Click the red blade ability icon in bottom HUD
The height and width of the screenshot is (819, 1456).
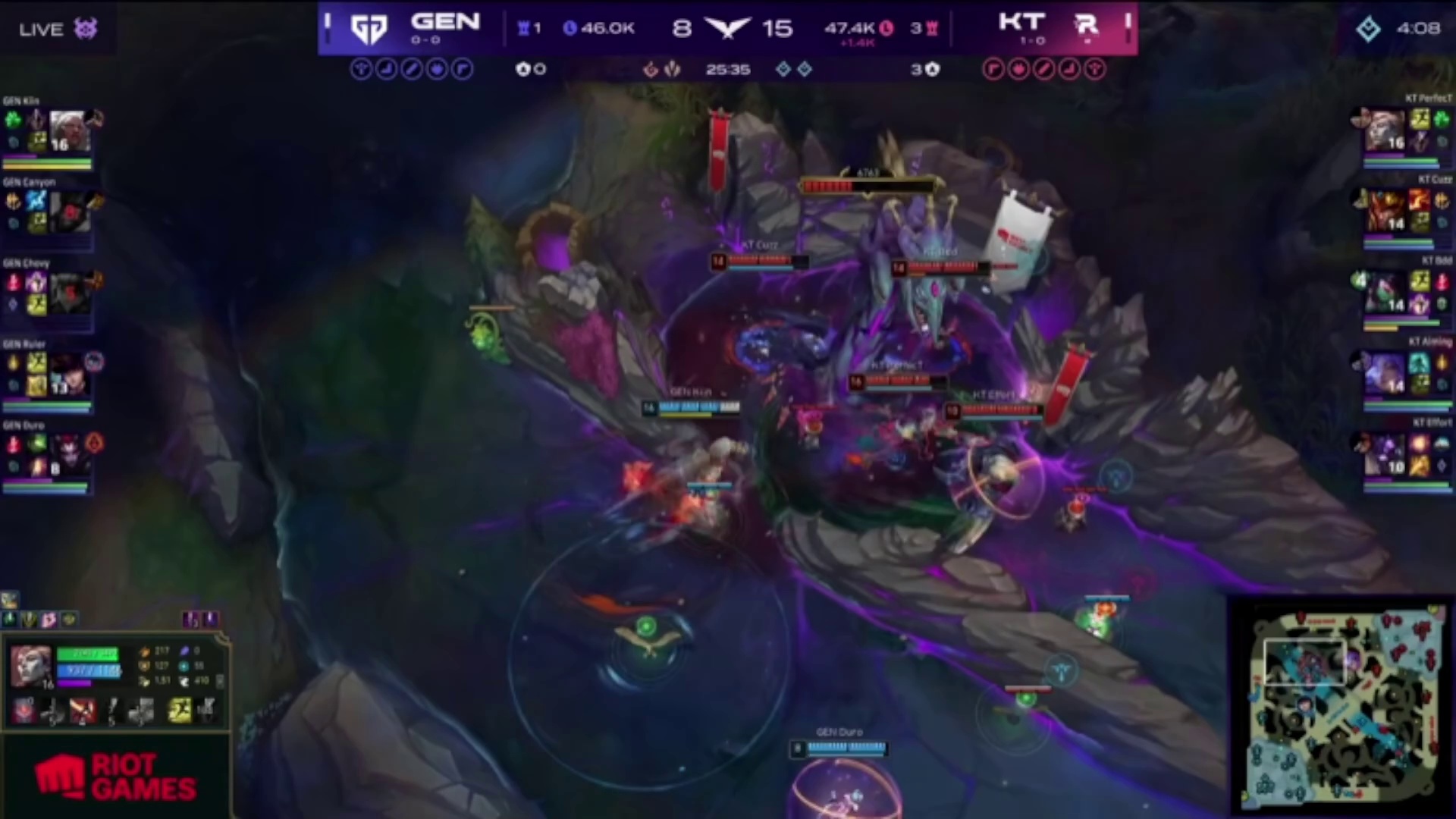(83, 711)
